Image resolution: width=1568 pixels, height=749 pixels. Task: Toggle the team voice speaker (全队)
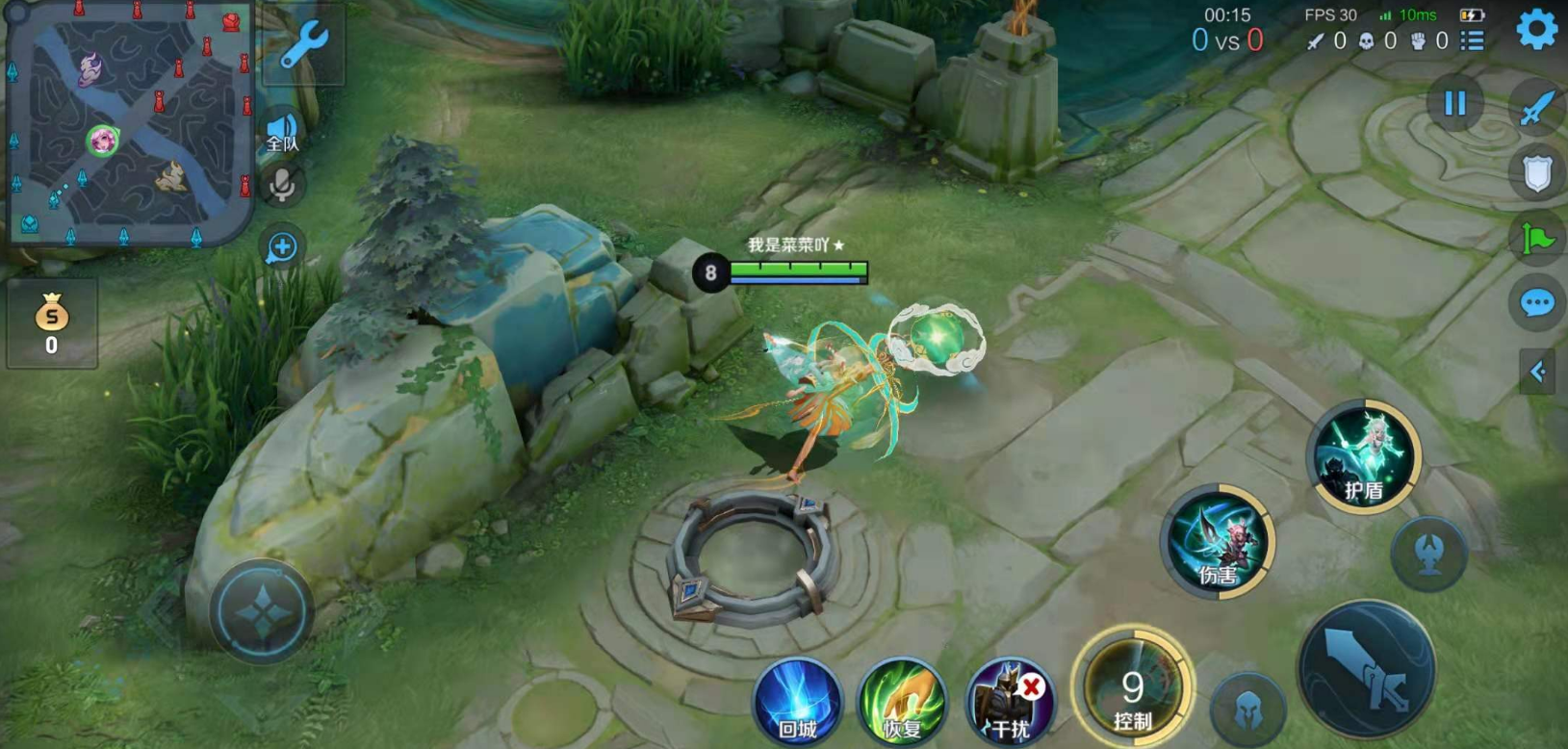coord(282,132)
